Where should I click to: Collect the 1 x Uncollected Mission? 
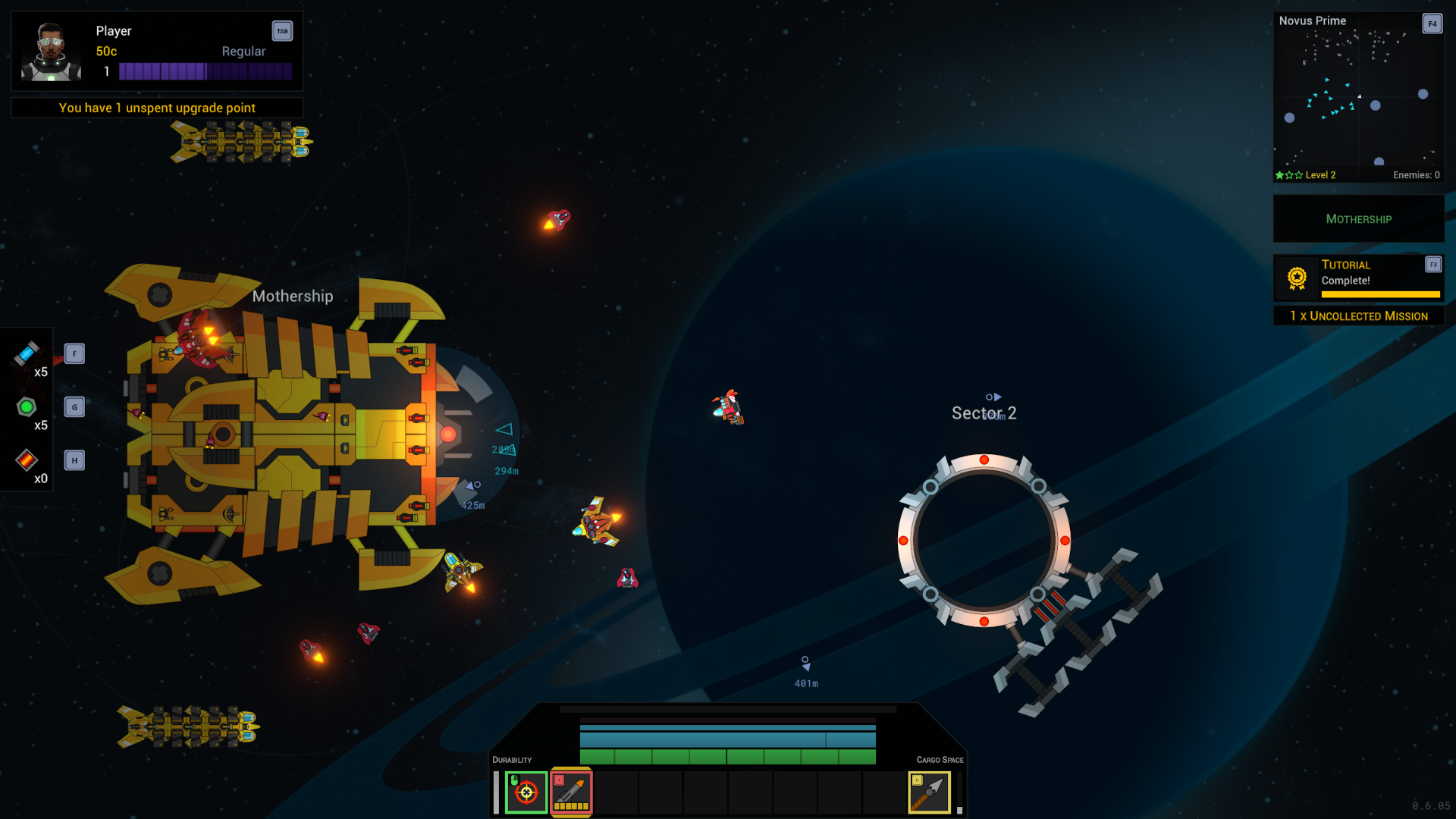pyautogui.click(x=1358, y=316)
